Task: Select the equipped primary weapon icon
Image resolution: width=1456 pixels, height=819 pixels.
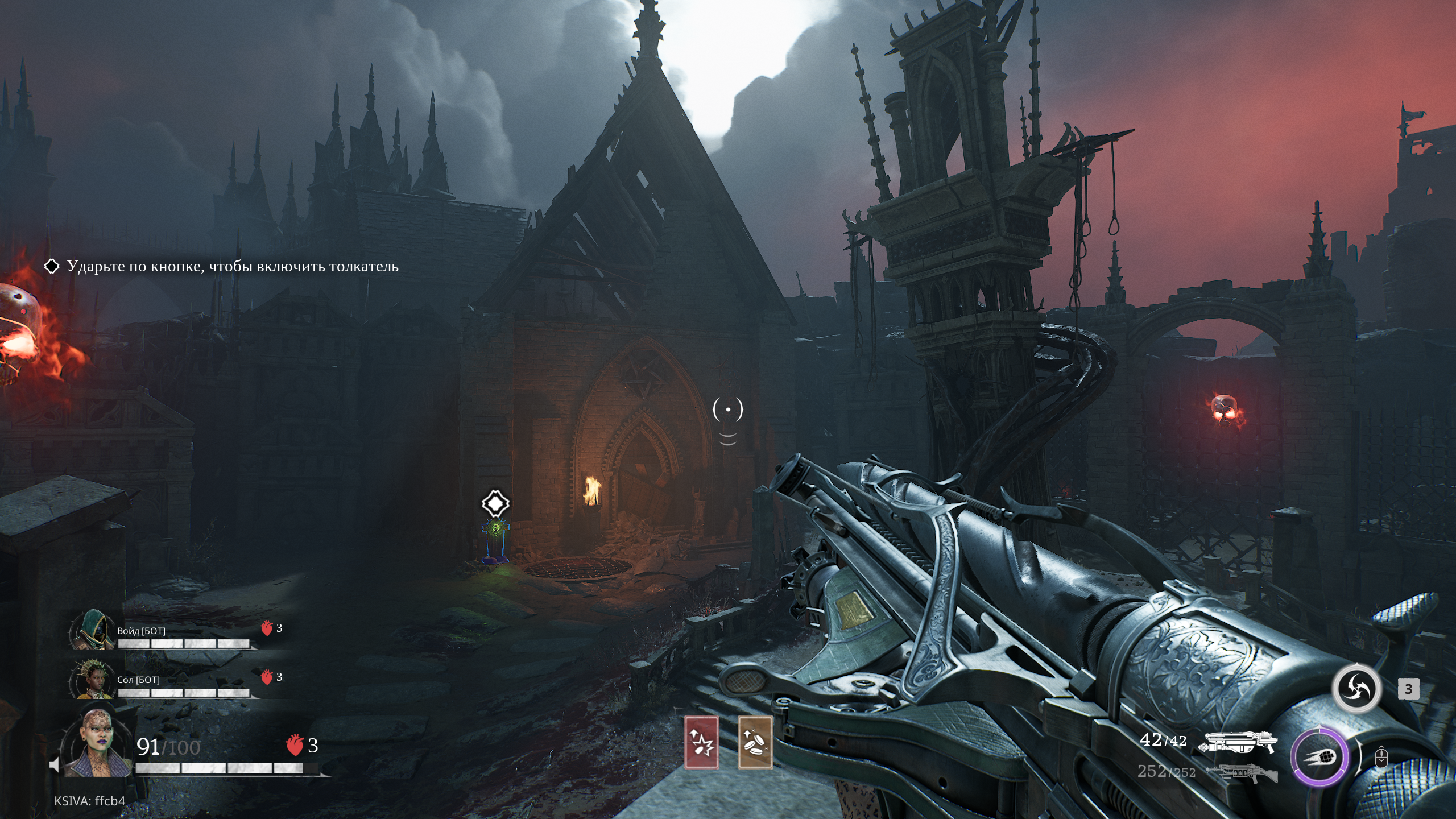Action: [x=1238, y=742]
